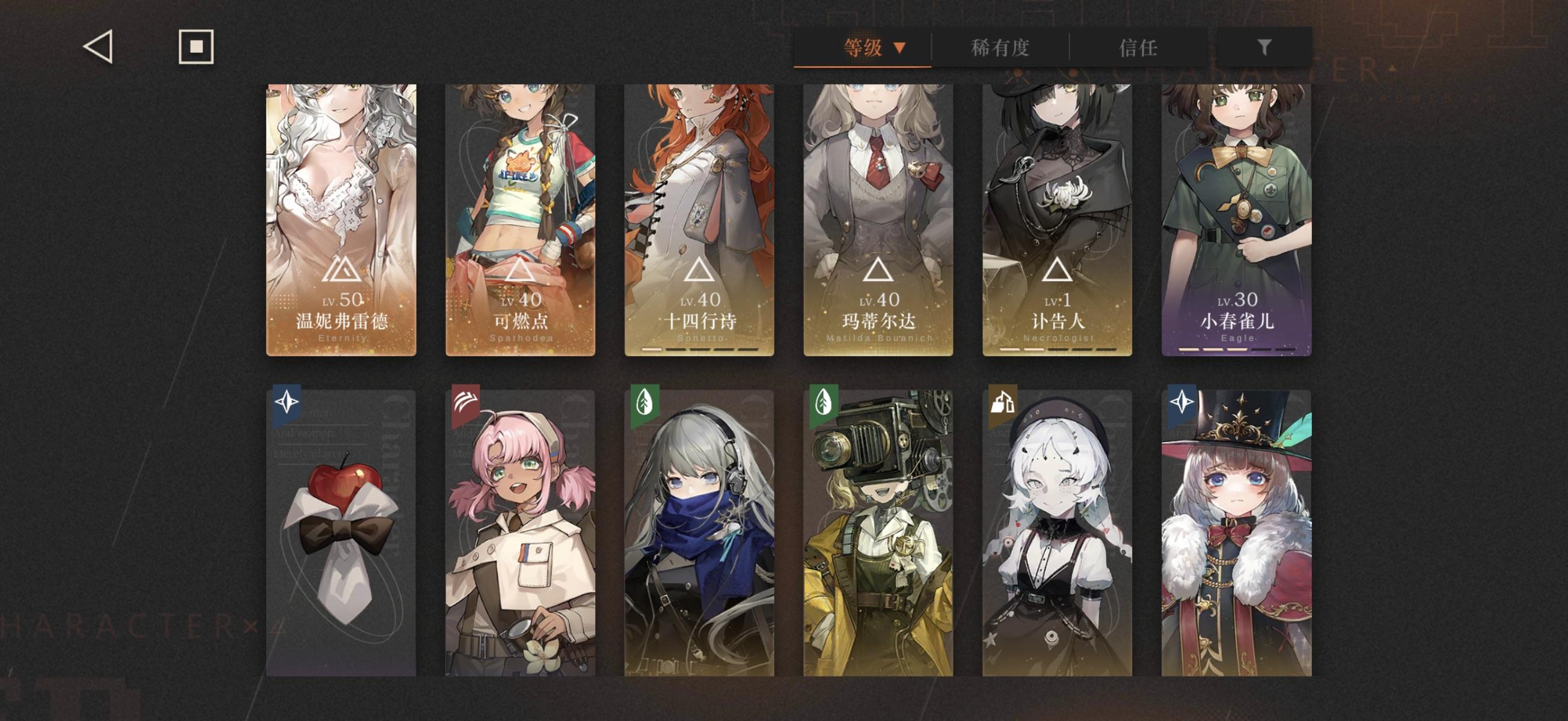Screen dimensions: 1568x721
Task: Click the square home icon next to back arrow
Action: tap(196, 46)
